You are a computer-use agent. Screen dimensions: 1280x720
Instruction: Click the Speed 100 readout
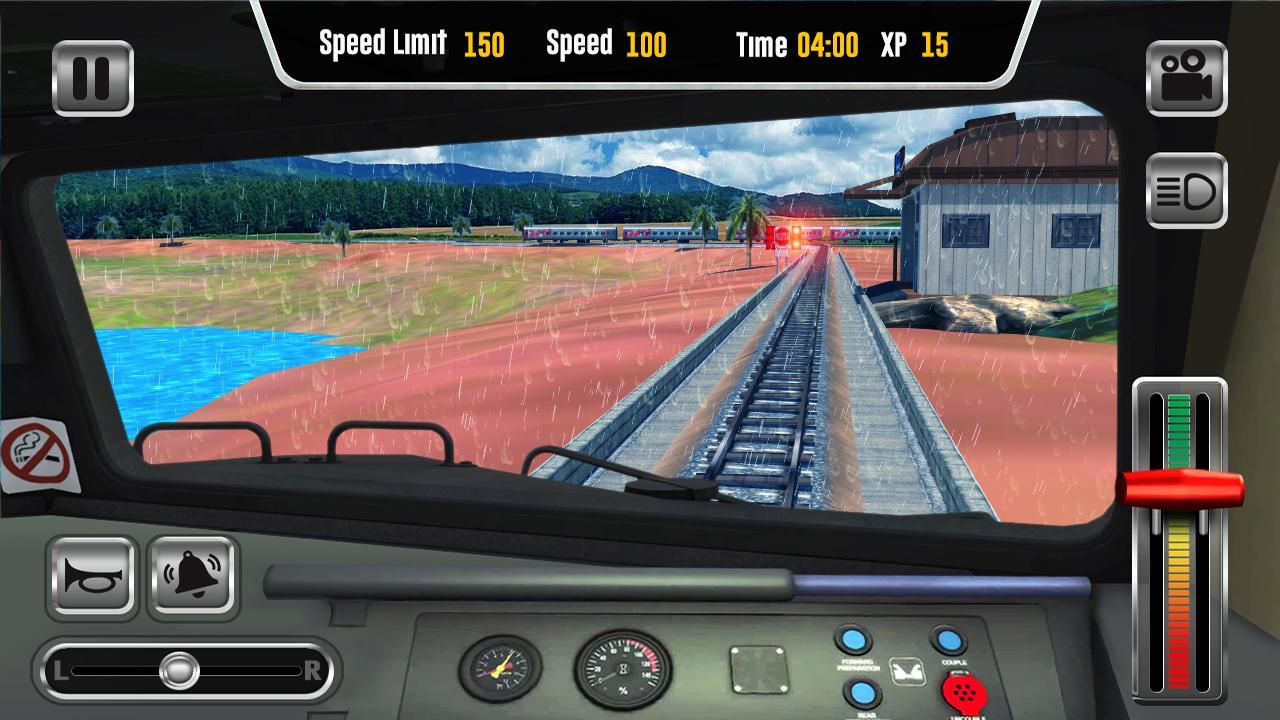coord(607,44)
